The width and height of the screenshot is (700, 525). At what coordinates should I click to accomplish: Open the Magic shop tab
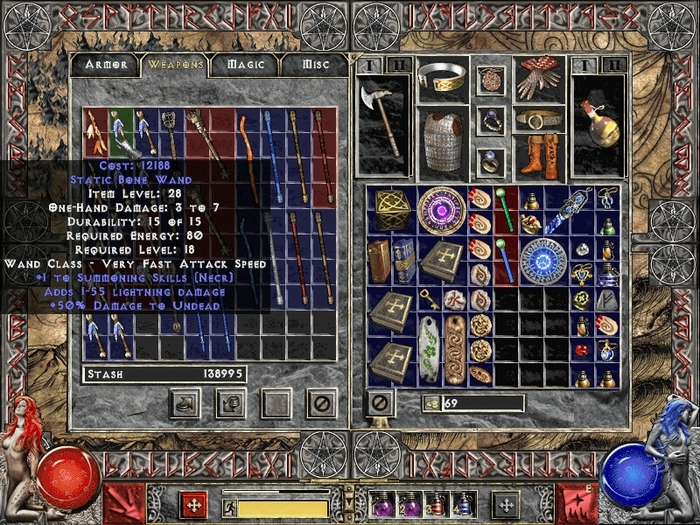pyautogui.click(x=245, y=65)
